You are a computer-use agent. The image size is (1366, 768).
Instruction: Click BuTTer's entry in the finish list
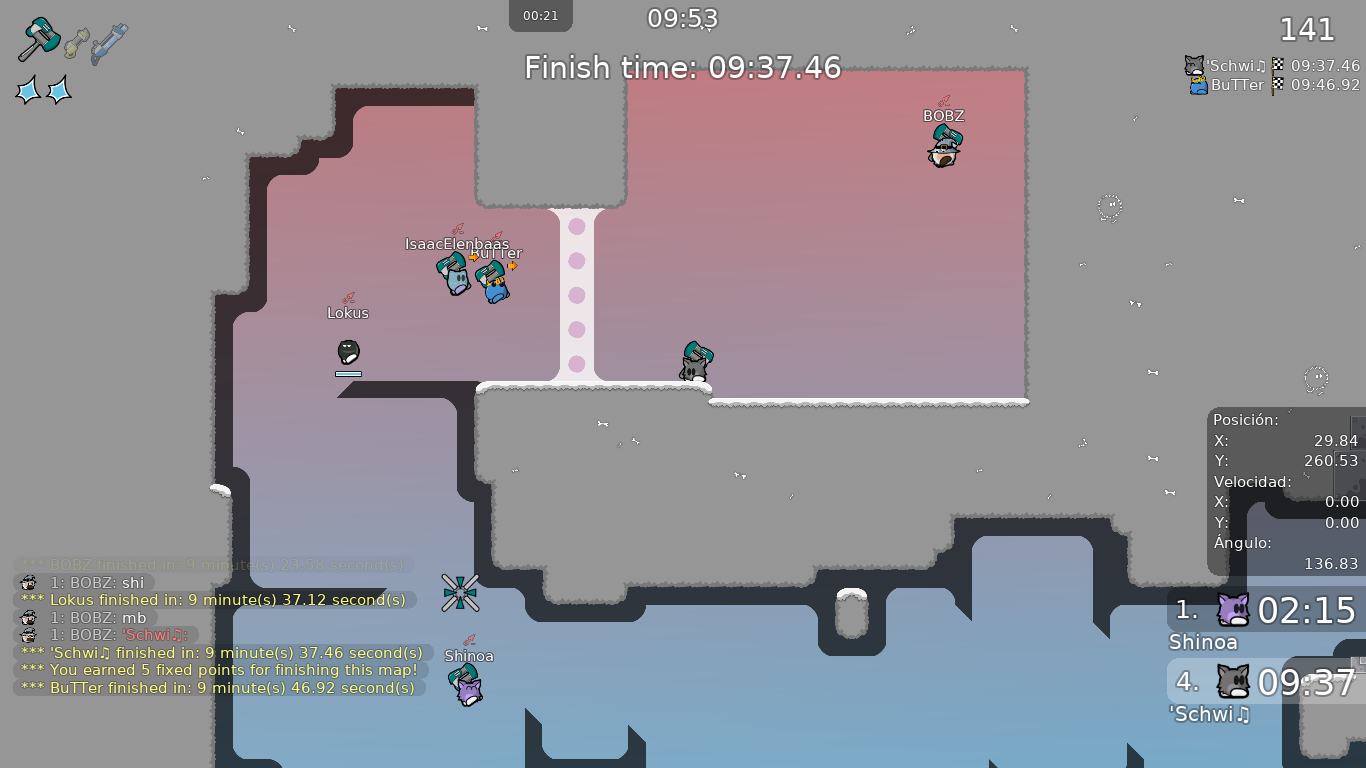1274,85
